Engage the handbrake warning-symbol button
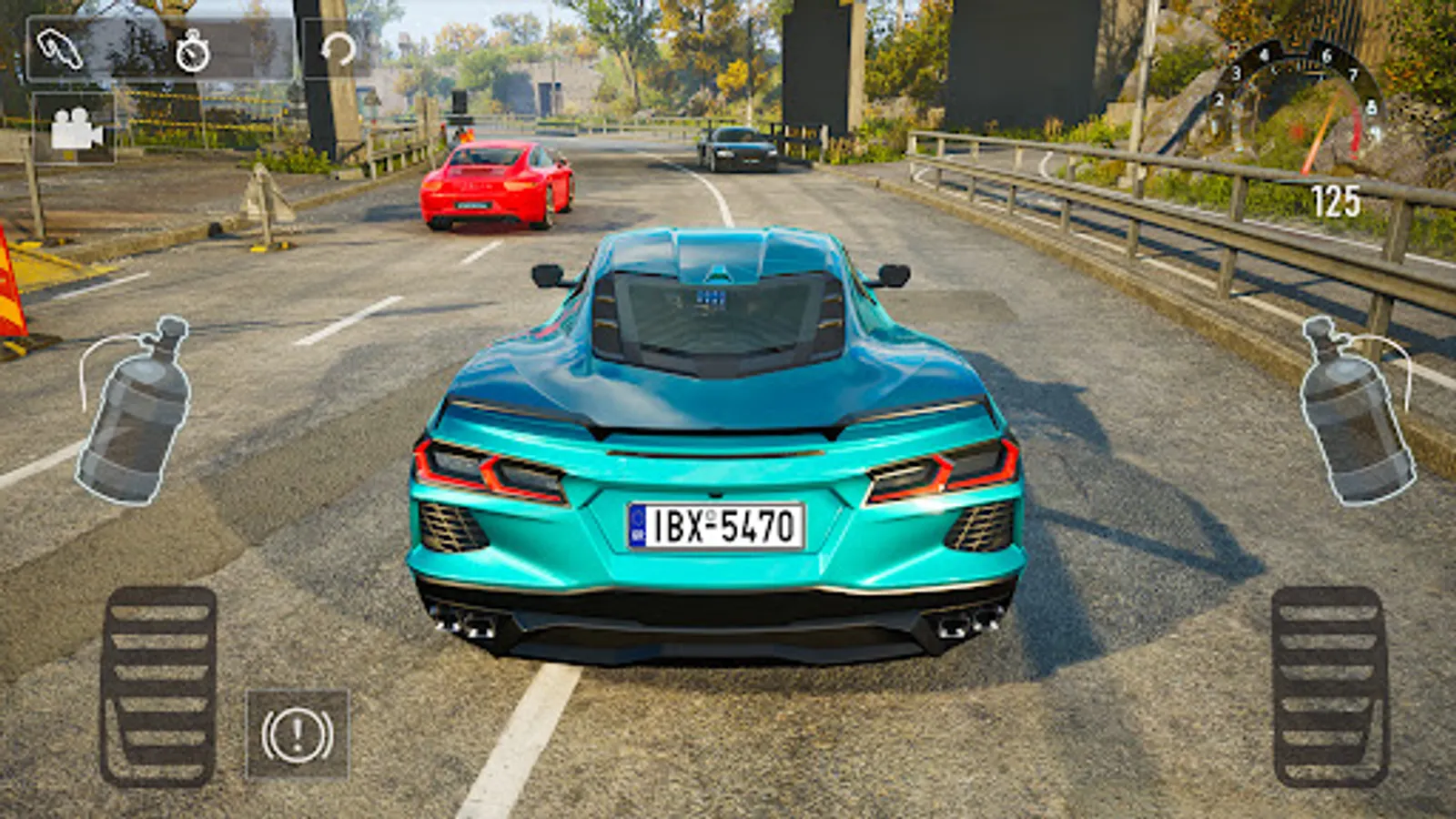 pos(297,734)
